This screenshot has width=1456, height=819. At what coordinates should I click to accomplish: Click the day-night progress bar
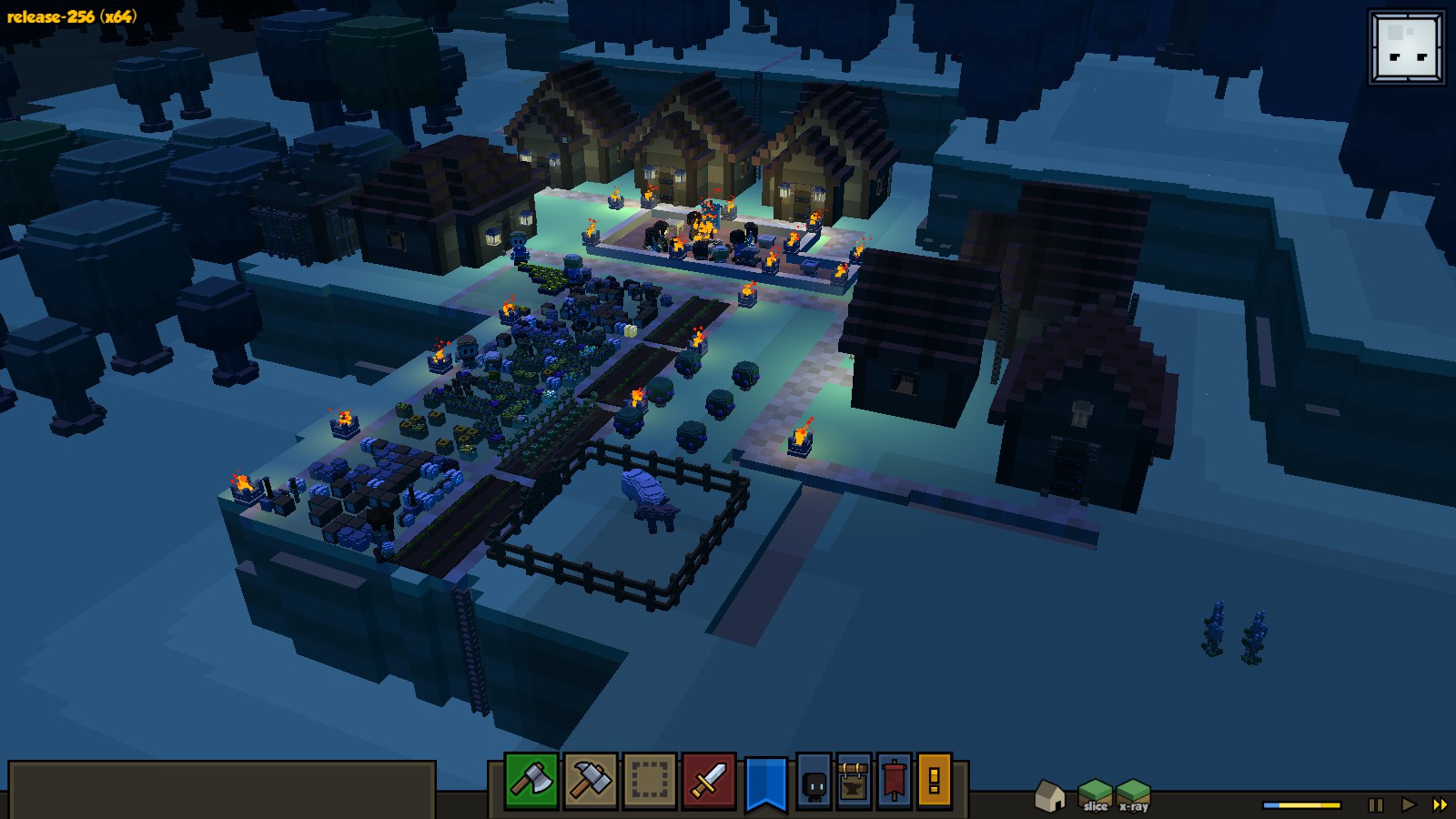1301,804
